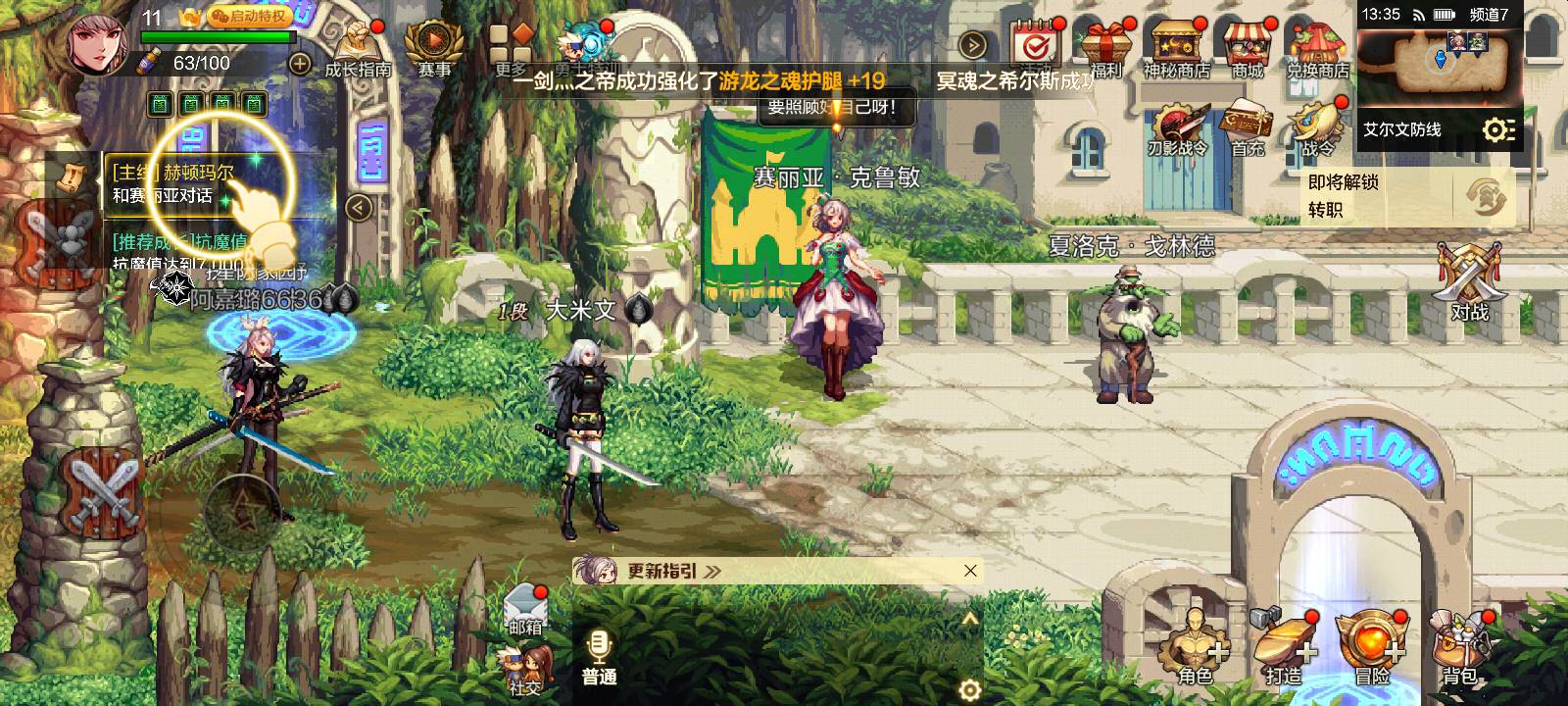1568x706 pixels.
Task: Open the 角色 character menu
Action: point(1195,649)
